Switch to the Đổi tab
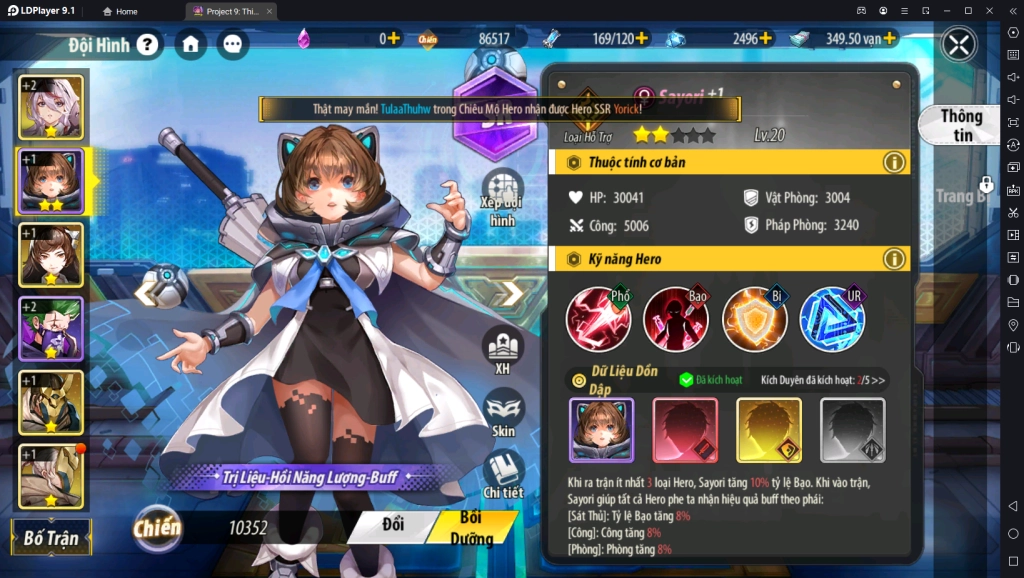Screen dimensions: 1024x578 (393, 525)
